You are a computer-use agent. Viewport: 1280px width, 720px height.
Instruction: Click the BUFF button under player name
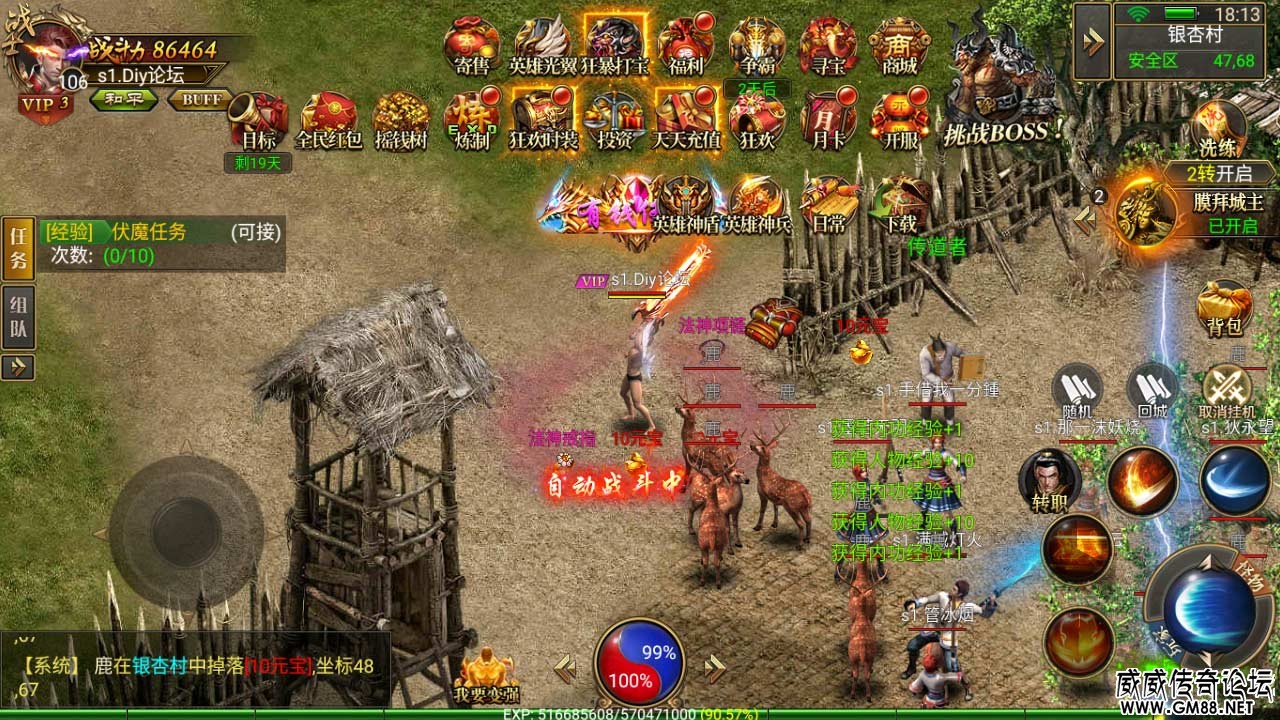pos(201,100)
